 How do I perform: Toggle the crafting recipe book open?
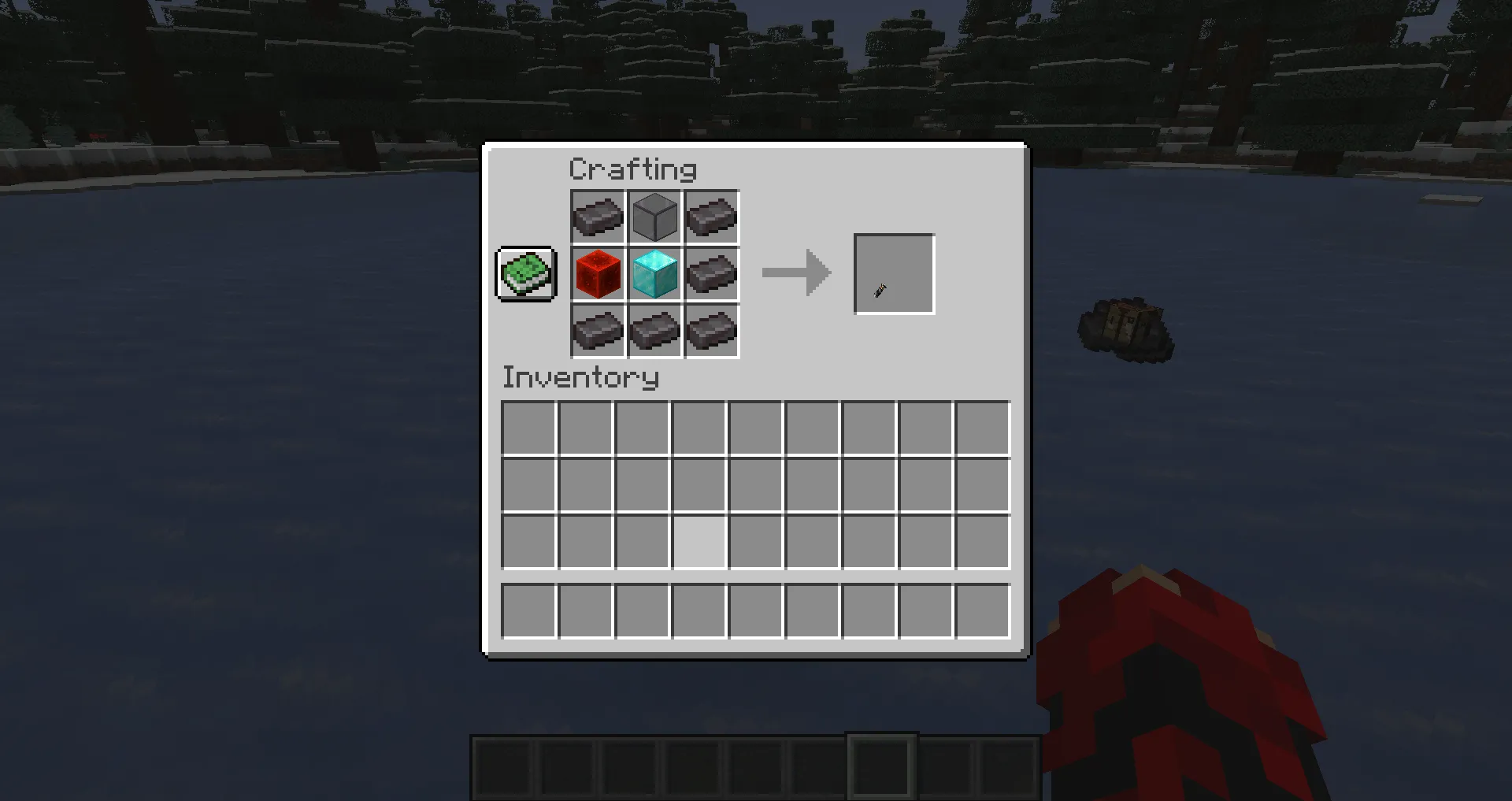click(526, 274)
